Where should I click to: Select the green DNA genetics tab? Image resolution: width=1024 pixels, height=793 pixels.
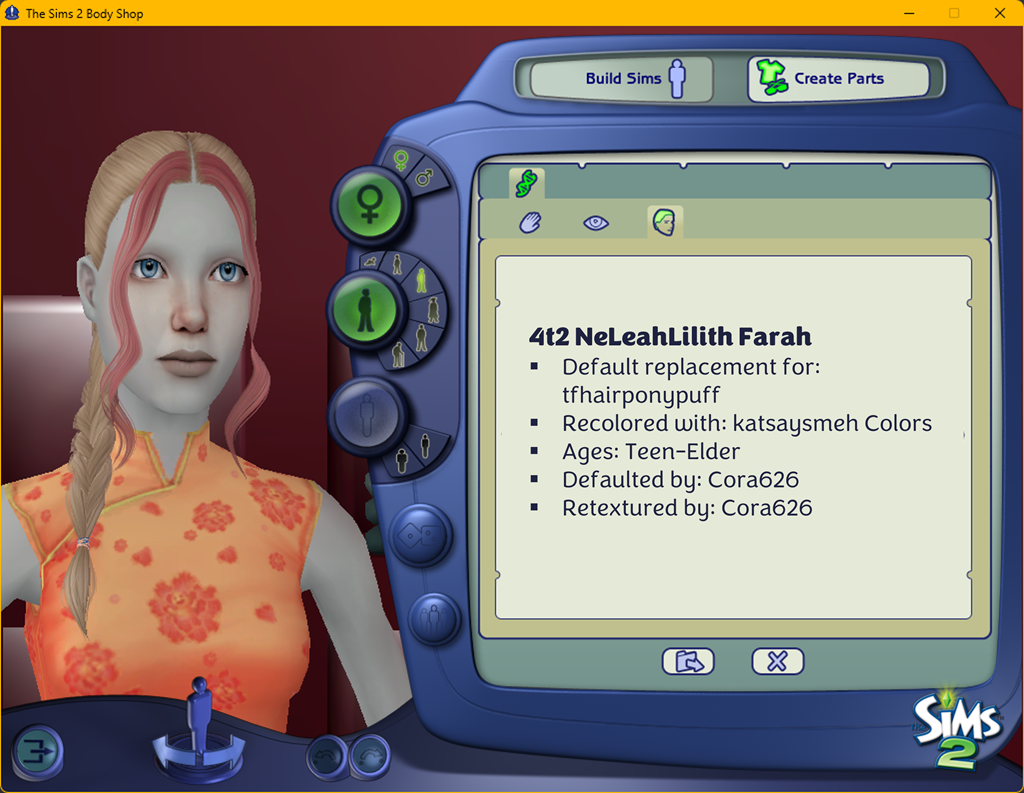pyautogui.click(x=526, y=183)
